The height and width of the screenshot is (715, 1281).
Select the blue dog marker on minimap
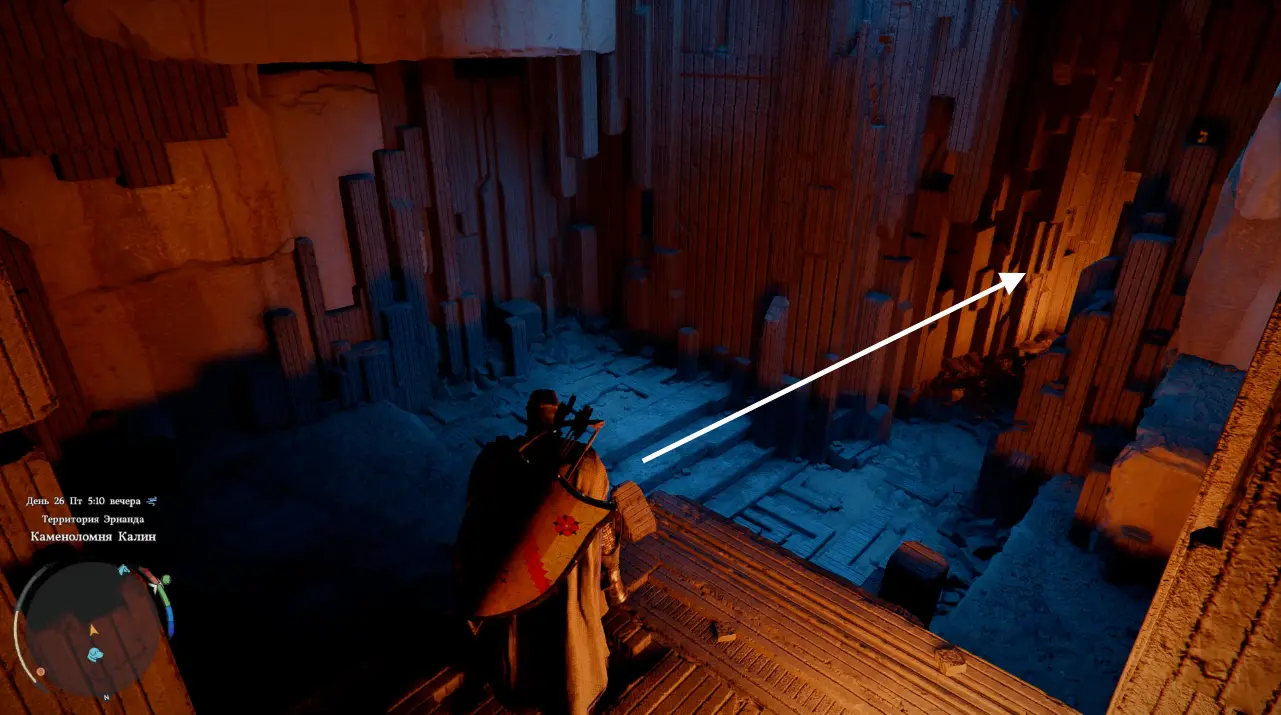click(x=96, y=654)
